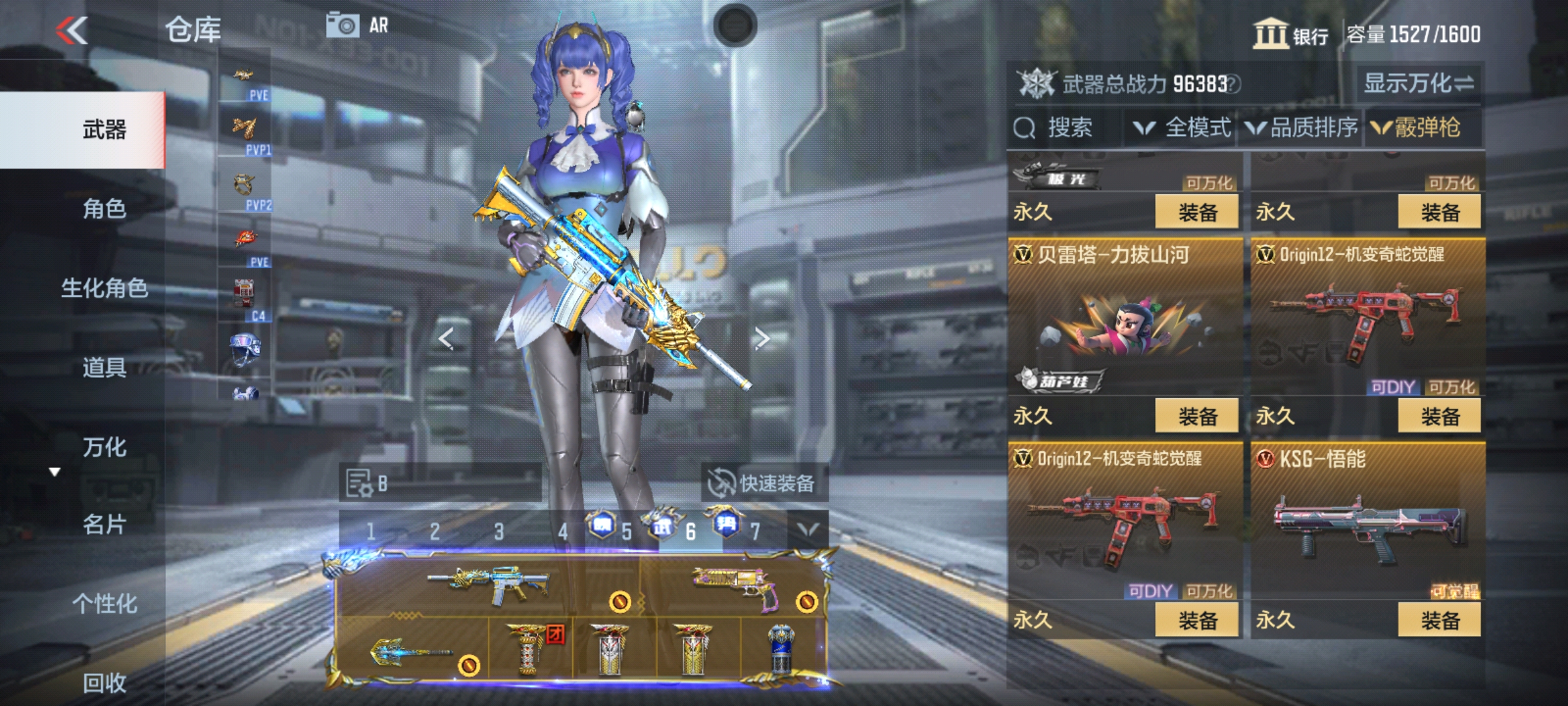Switch to the 名片 tab
The height and width of the screenshot is (706, 1568).
pyautogui.click(x=104, y=524)
